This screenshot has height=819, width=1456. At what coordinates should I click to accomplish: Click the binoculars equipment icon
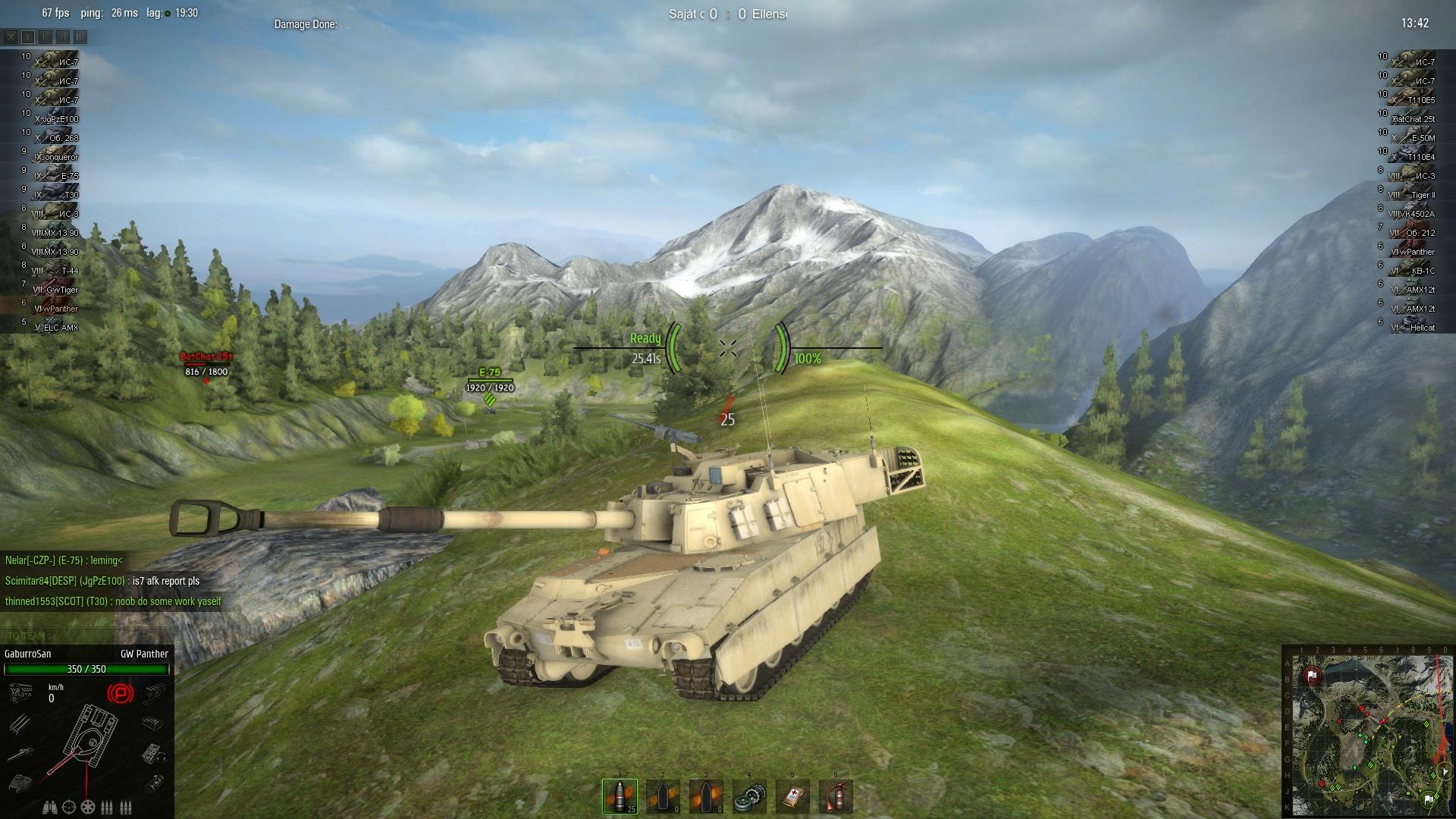52,807
